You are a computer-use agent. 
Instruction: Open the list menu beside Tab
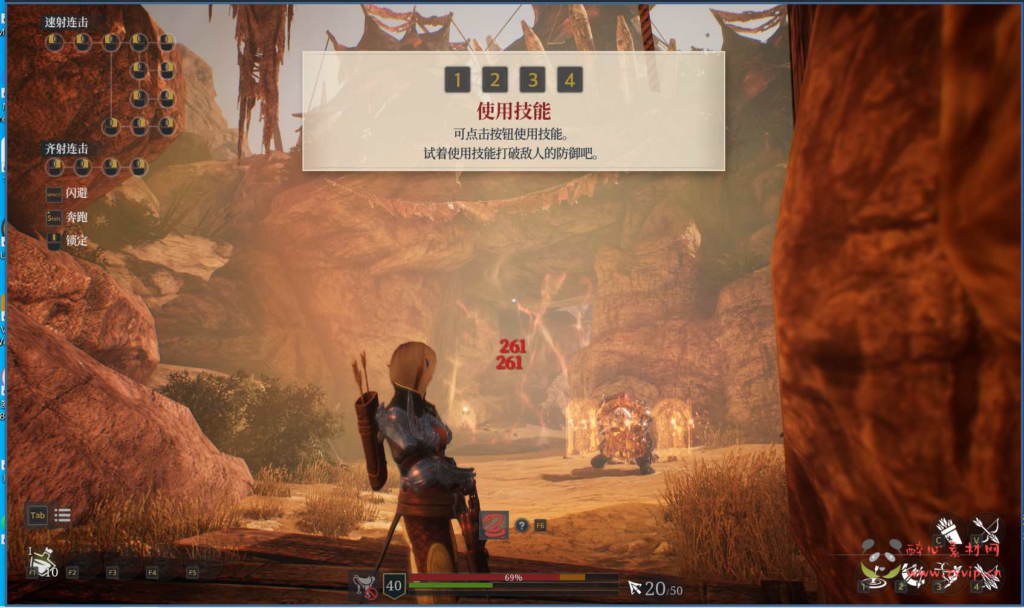point(62,516)
